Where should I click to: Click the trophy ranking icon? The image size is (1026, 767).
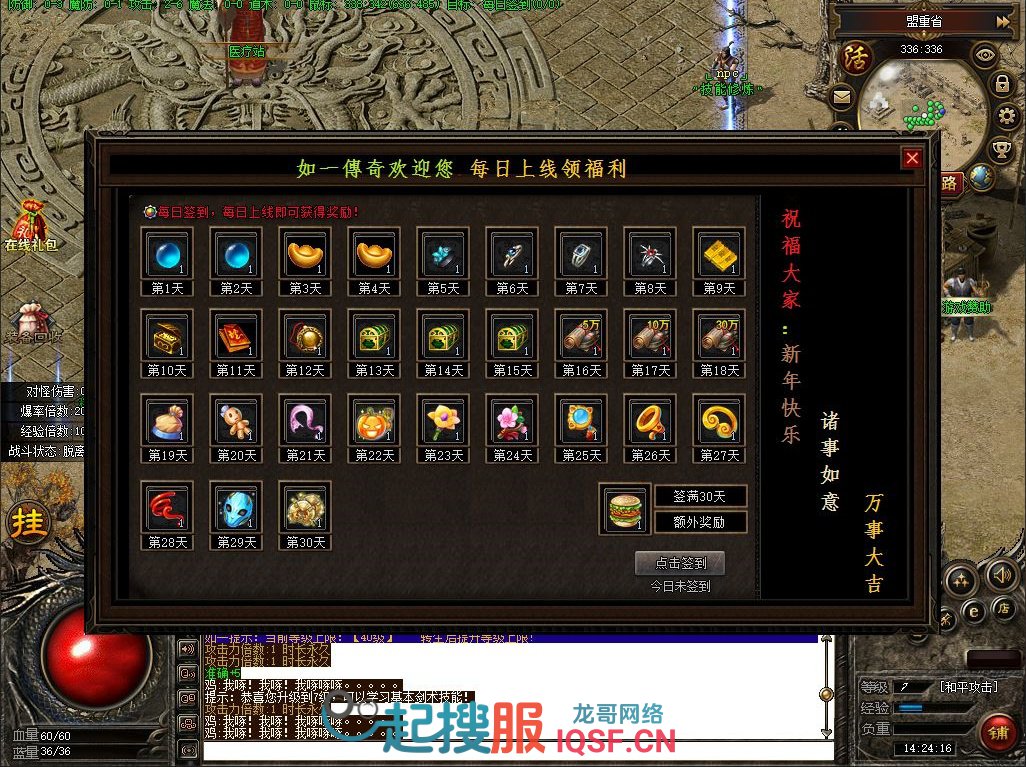[x=1001, y=150]
